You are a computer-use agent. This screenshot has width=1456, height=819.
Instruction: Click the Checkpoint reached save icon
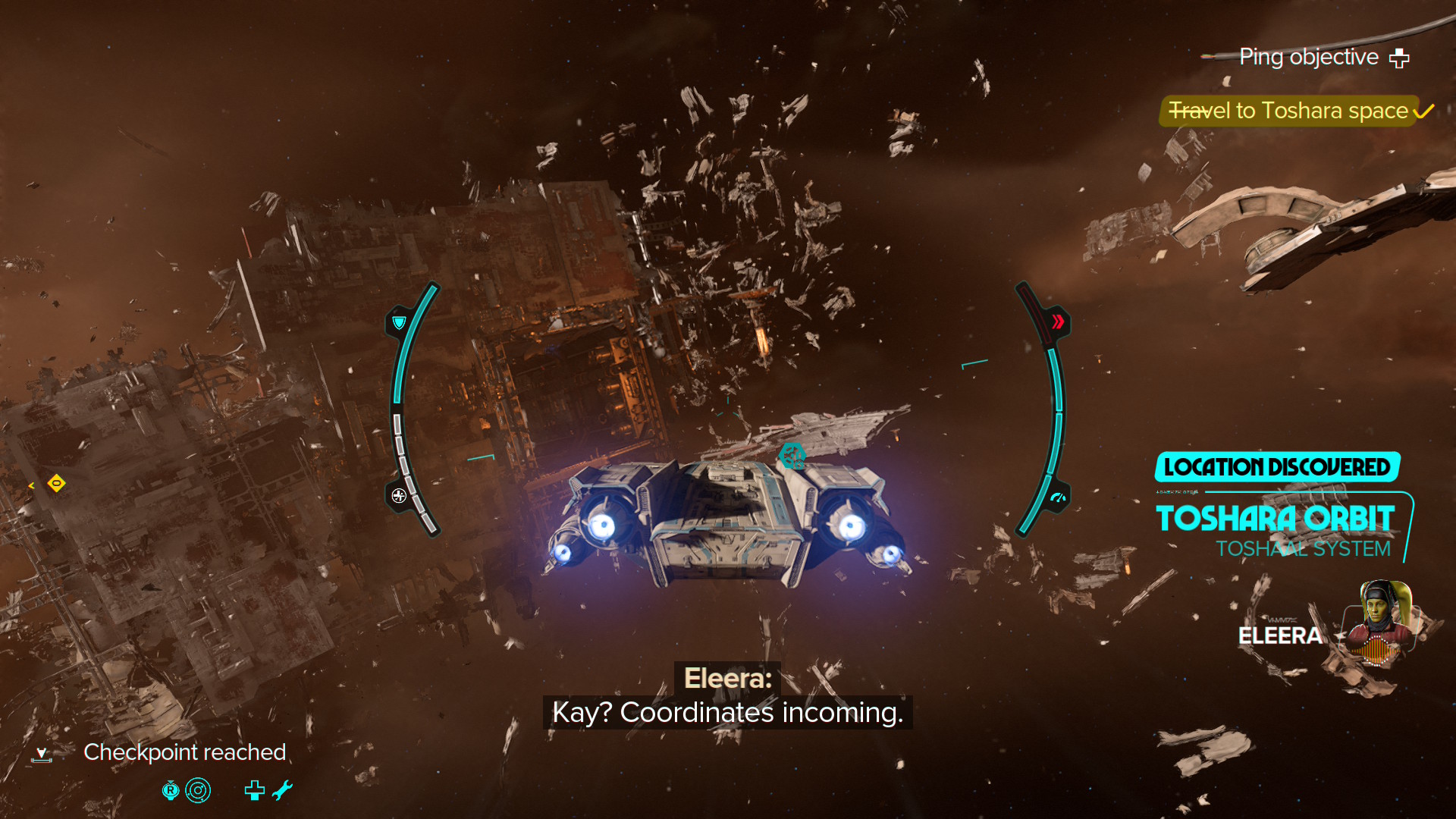coord(42,754)
